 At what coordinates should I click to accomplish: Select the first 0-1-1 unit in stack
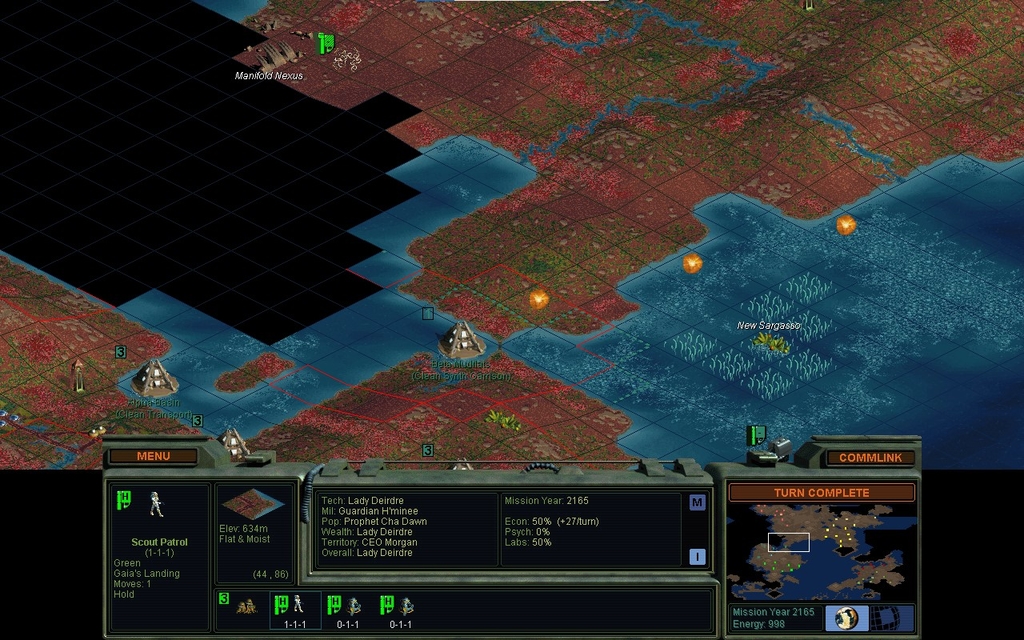tap(347, 609)
